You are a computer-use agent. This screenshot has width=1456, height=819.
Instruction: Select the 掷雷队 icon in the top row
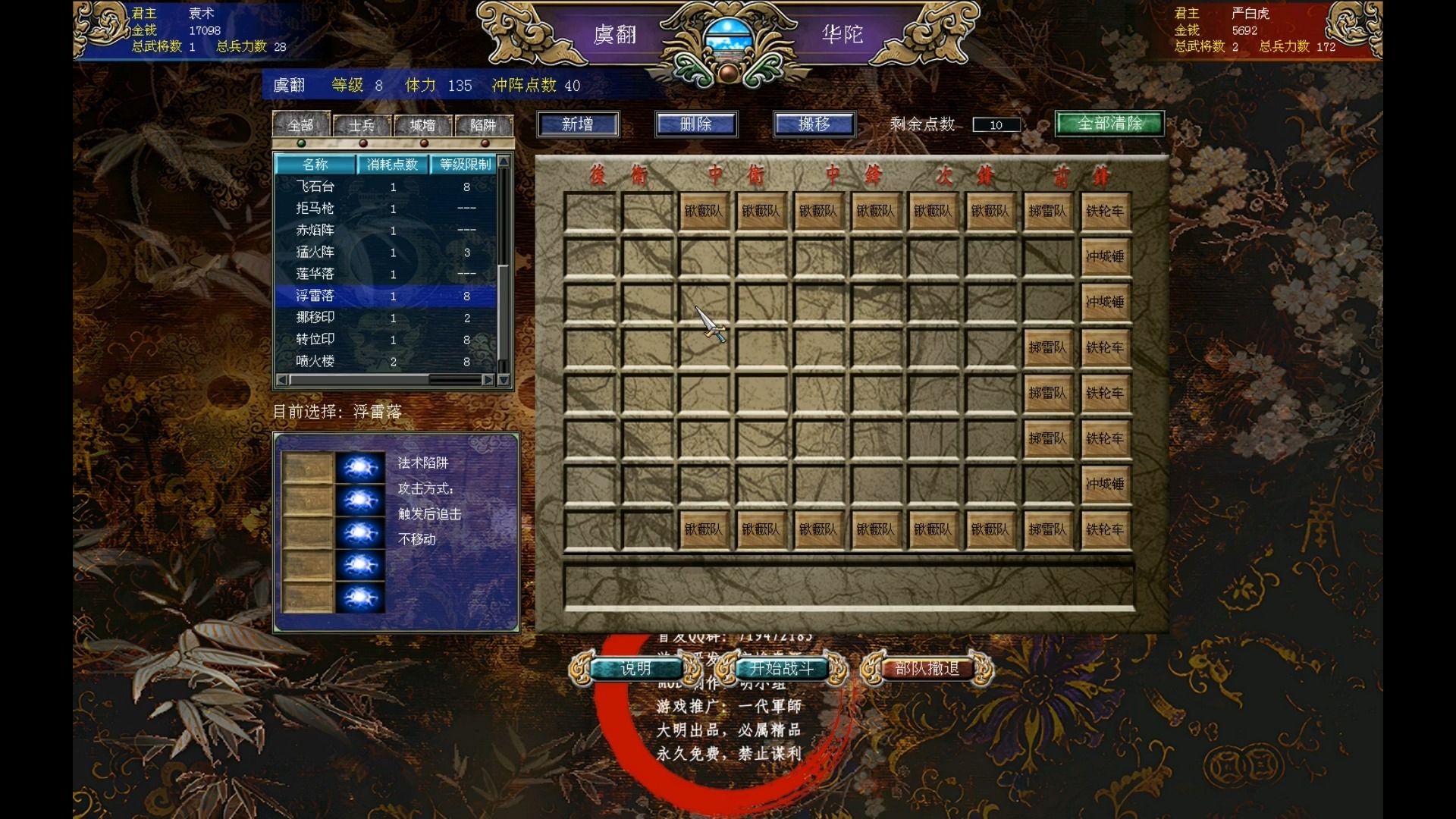pos(1049,212)
